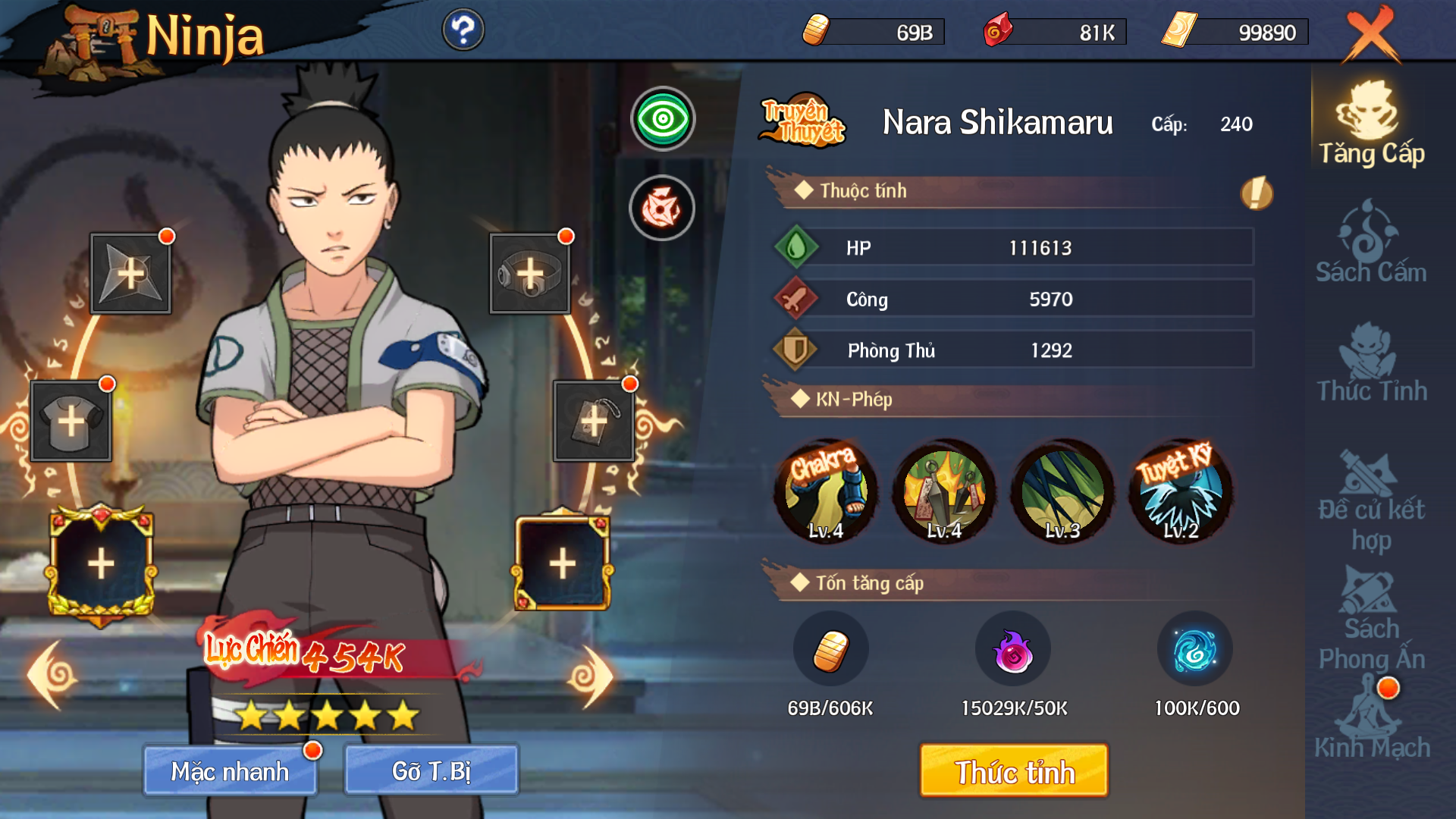
Task: Open the Sách Cấm tab
Action: coord(1371,243)
